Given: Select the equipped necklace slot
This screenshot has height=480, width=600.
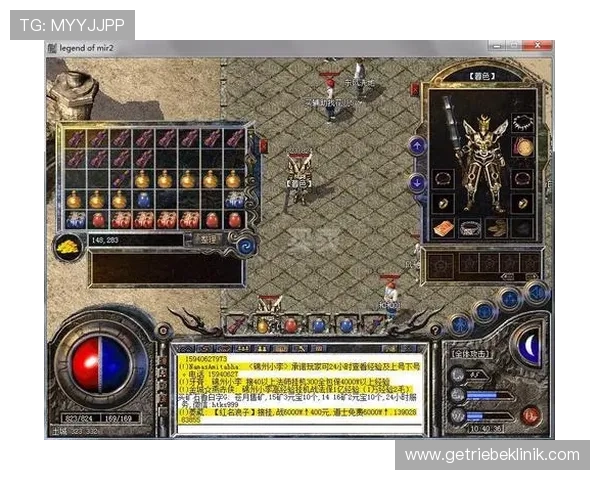Looking at the screenshot, I should 522,123.
